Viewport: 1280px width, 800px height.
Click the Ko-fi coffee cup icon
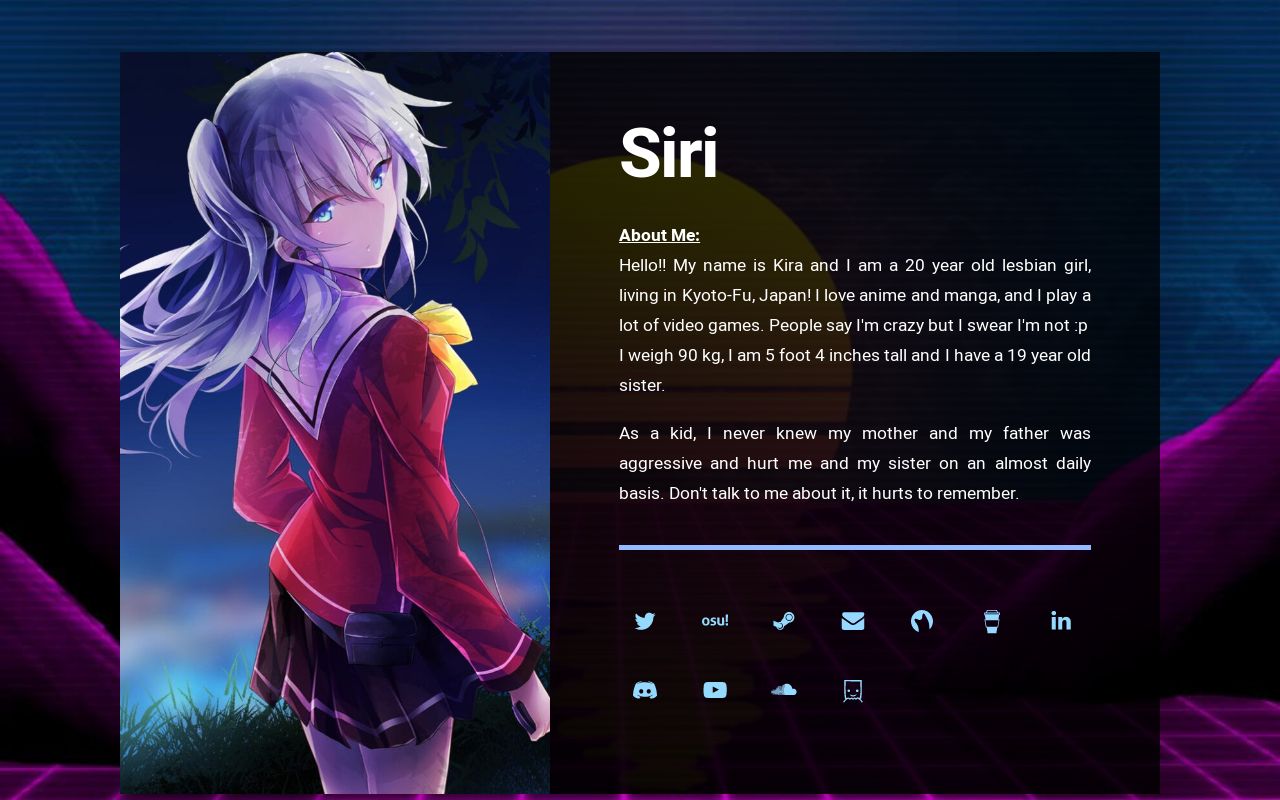click(991, 621)
